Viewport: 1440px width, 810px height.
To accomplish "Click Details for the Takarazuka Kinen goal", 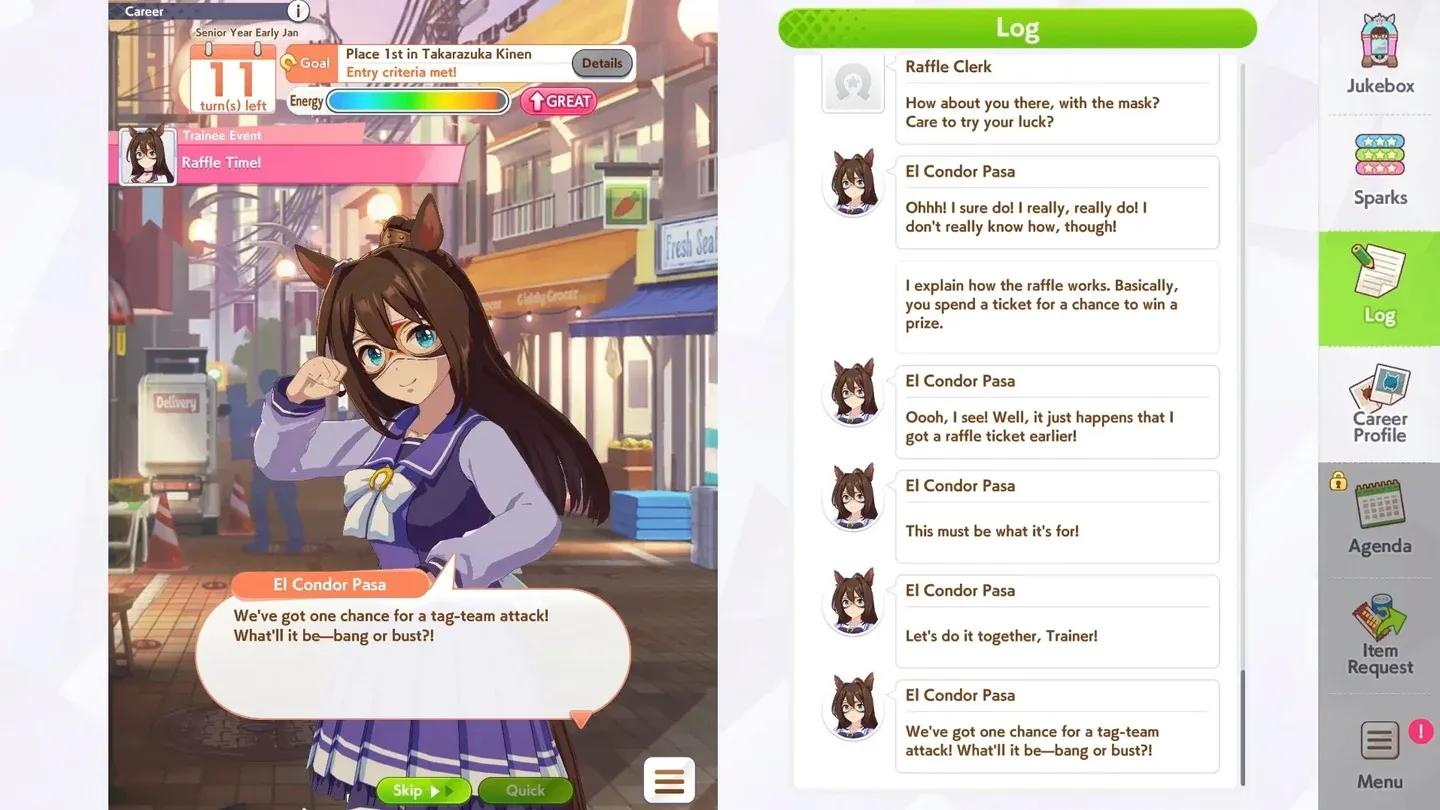I will pyautogui.click(x=601, y=62).
